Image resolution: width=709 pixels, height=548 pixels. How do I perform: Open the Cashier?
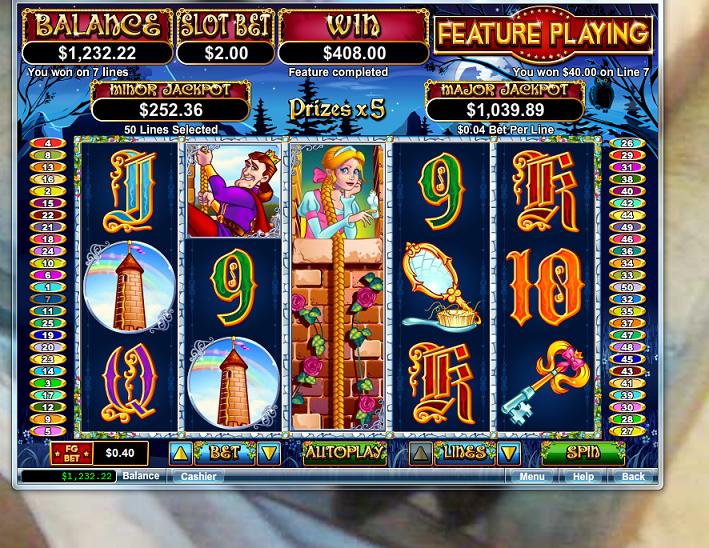(x=199, y=477)
